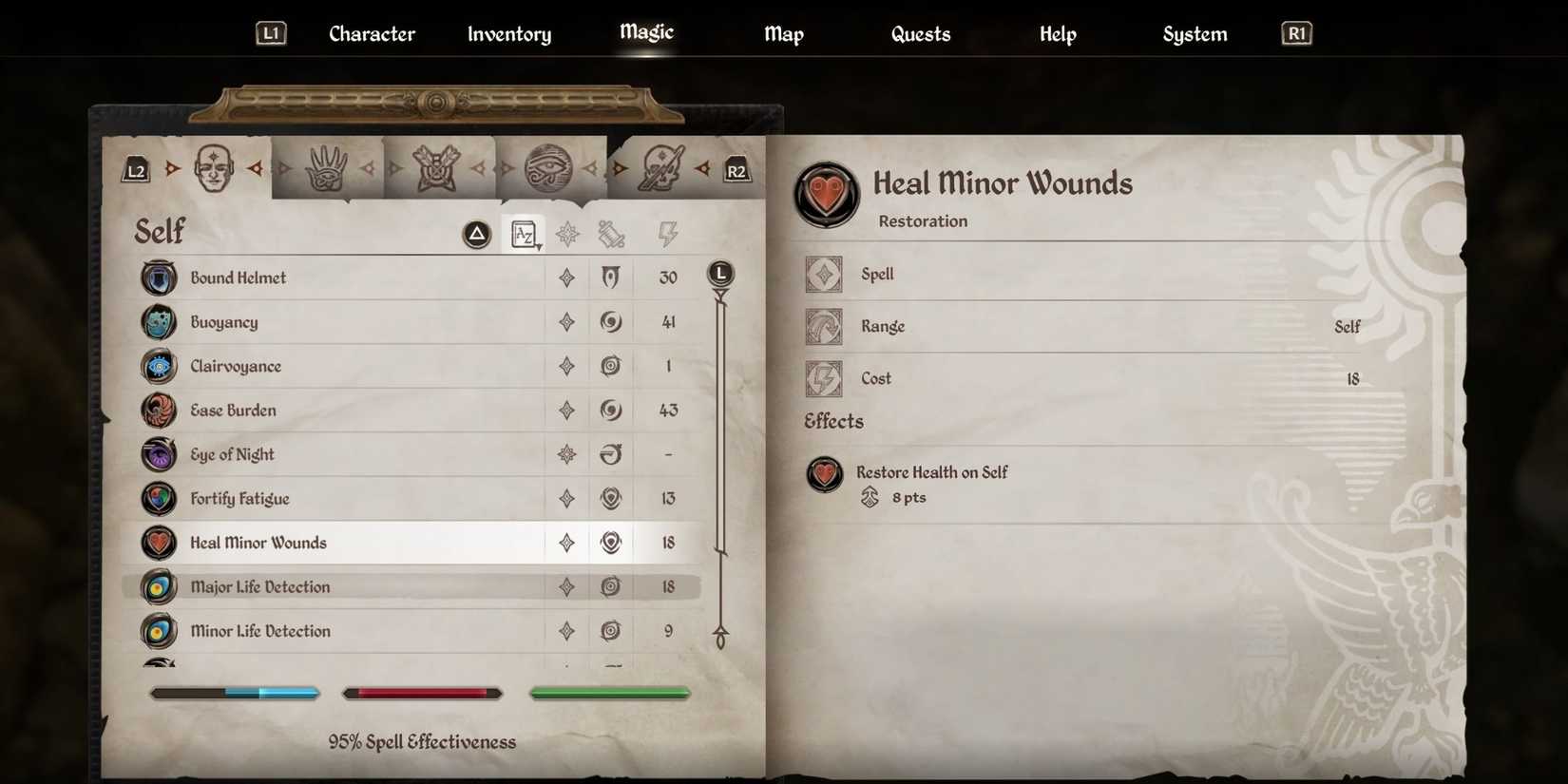Viewport: 1568px width, 784px height.
Task: Select the scroll sort icon above spell list
Action: coord(611,234)
